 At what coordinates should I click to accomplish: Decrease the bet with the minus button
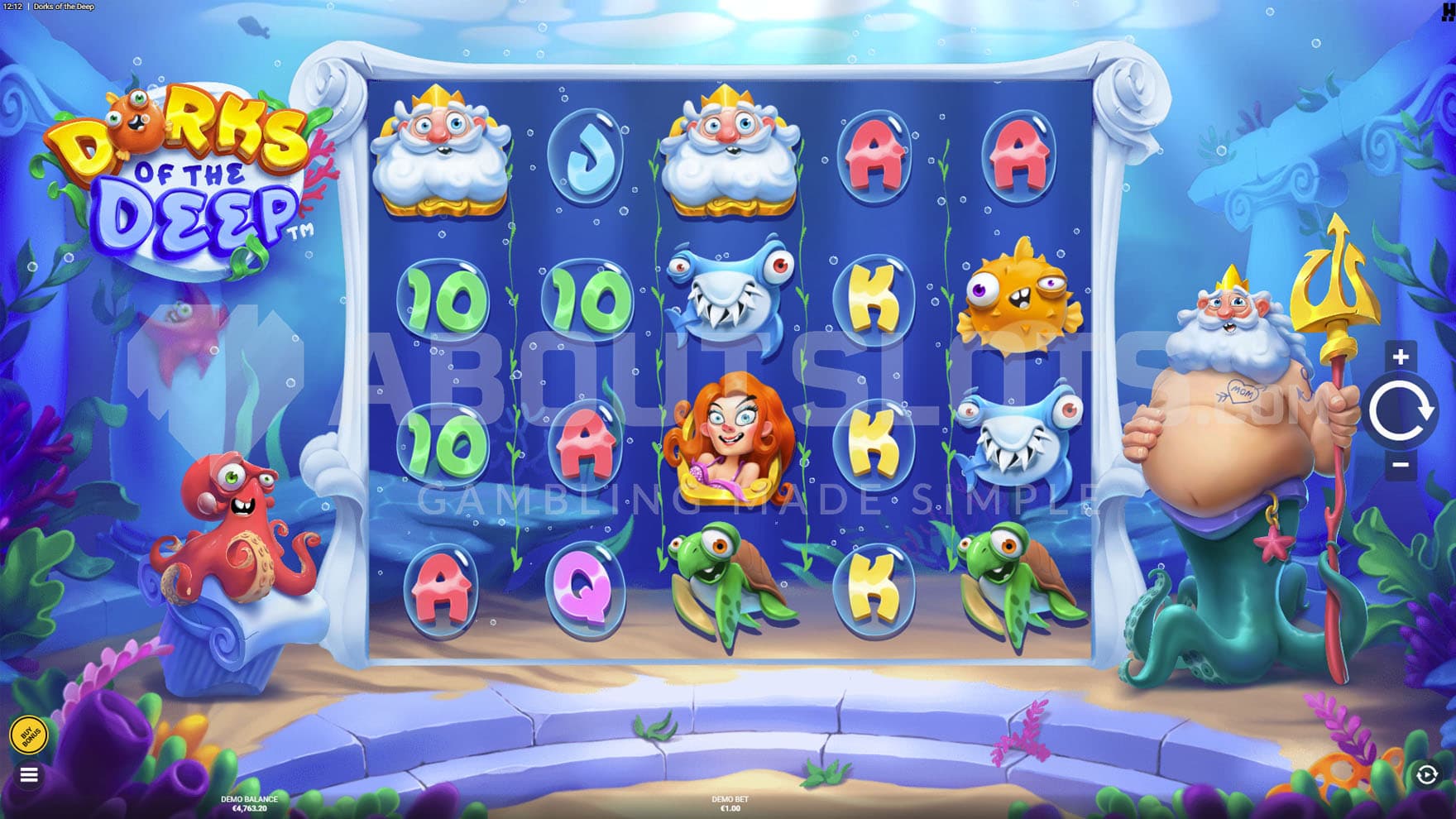[1400, 465]
